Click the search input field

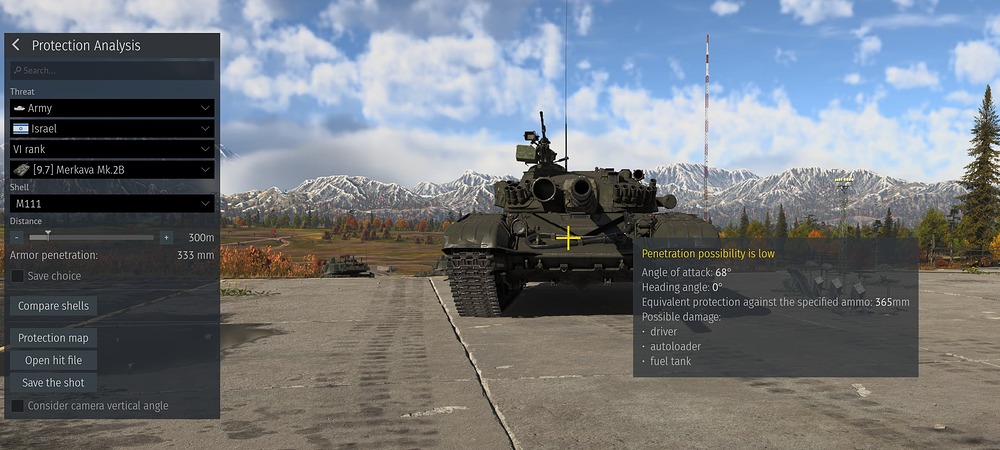coord(112,71)
